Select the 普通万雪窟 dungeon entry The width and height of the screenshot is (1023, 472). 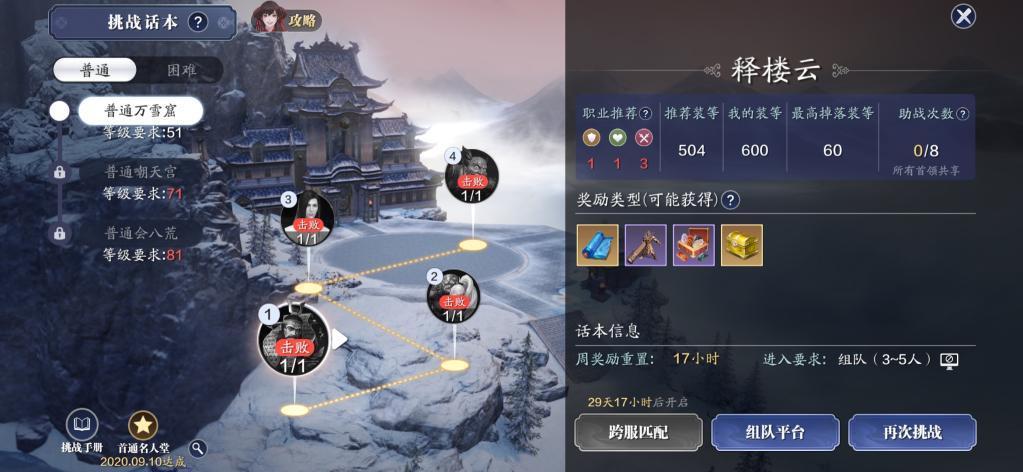pos(140,111)
